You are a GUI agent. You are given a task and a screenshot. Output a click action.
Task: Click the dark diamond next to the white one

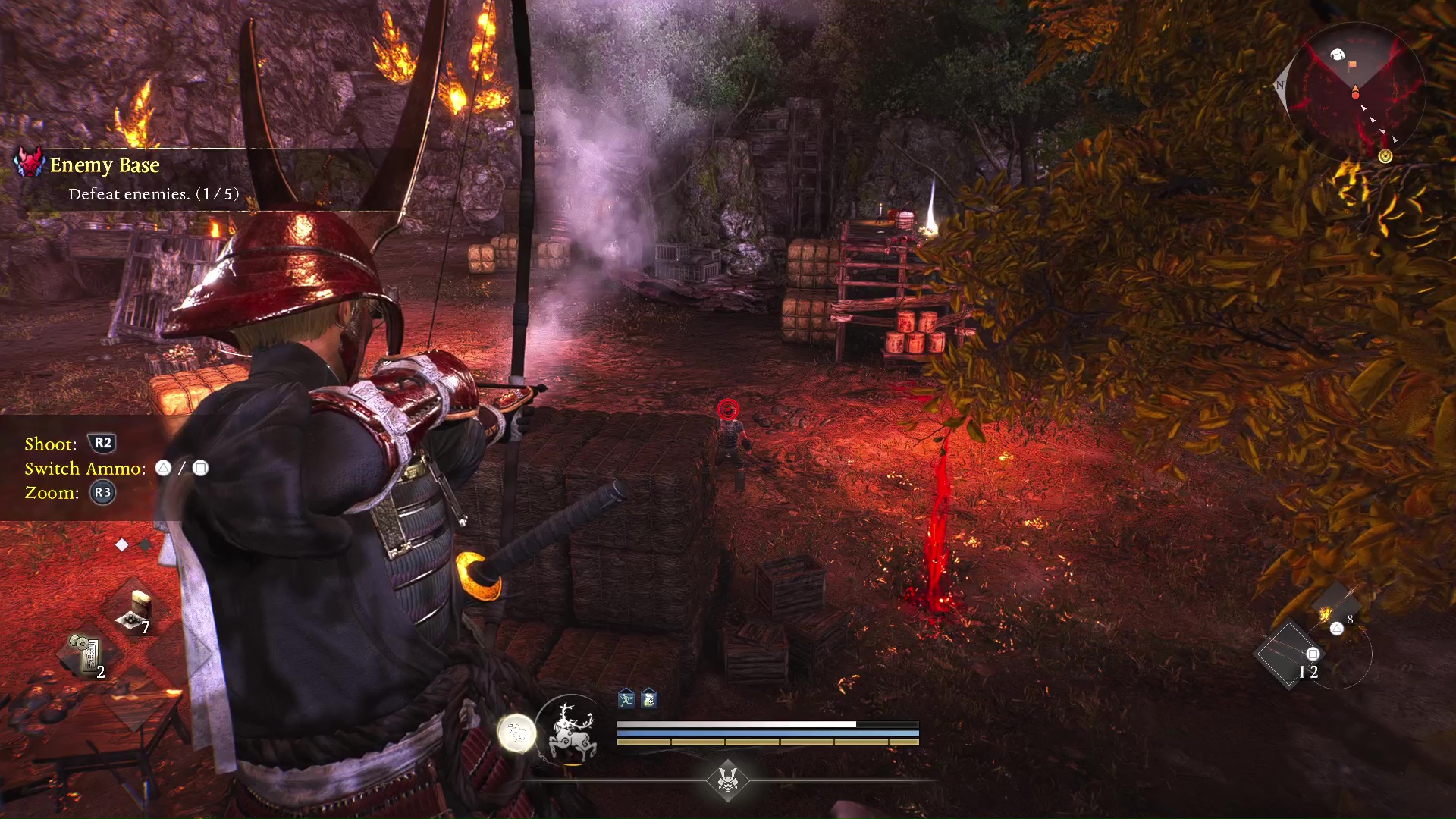(x=146, y=543)
